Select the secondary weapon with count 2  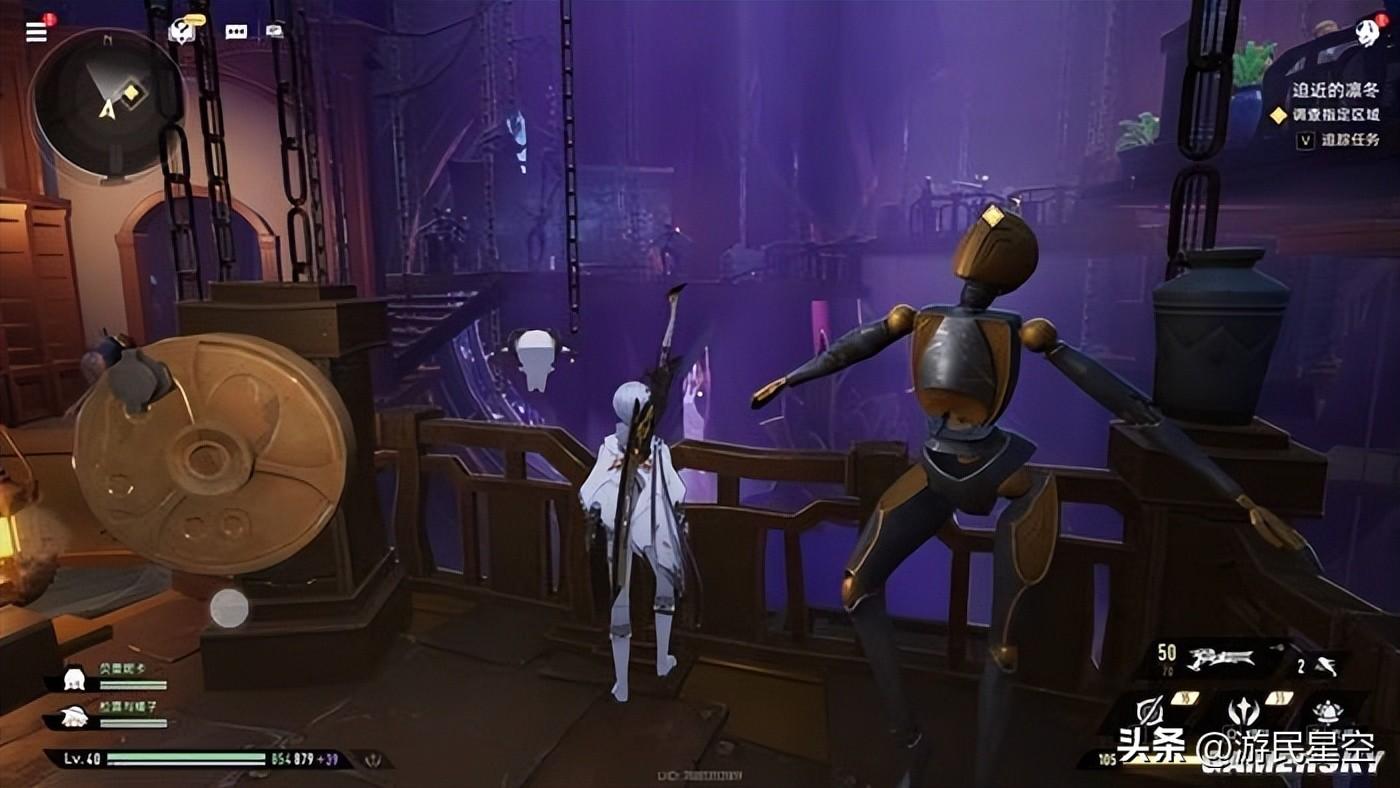point(1323,664)
